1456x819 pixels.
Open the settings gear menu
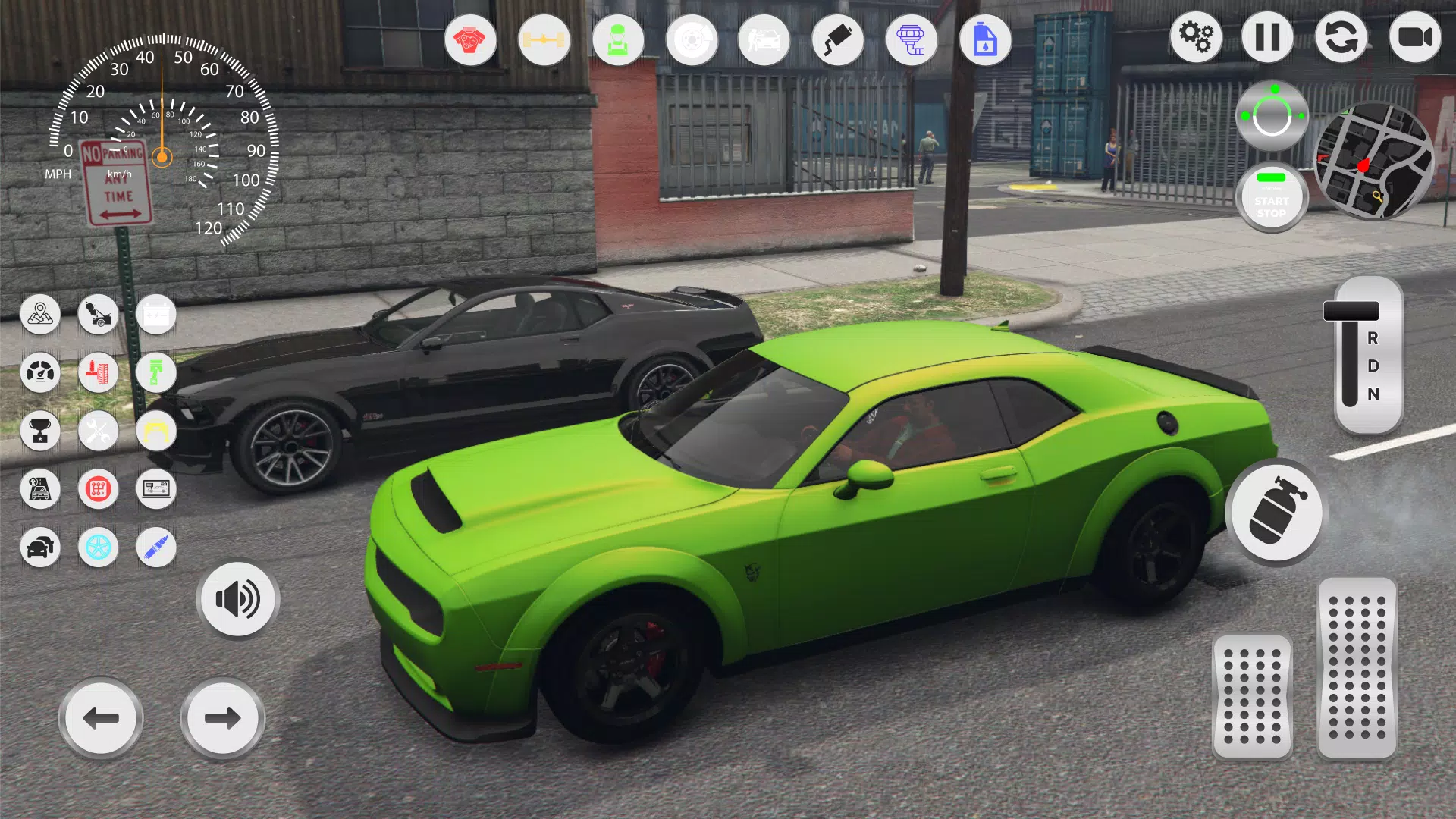(x=1197, y=36)
